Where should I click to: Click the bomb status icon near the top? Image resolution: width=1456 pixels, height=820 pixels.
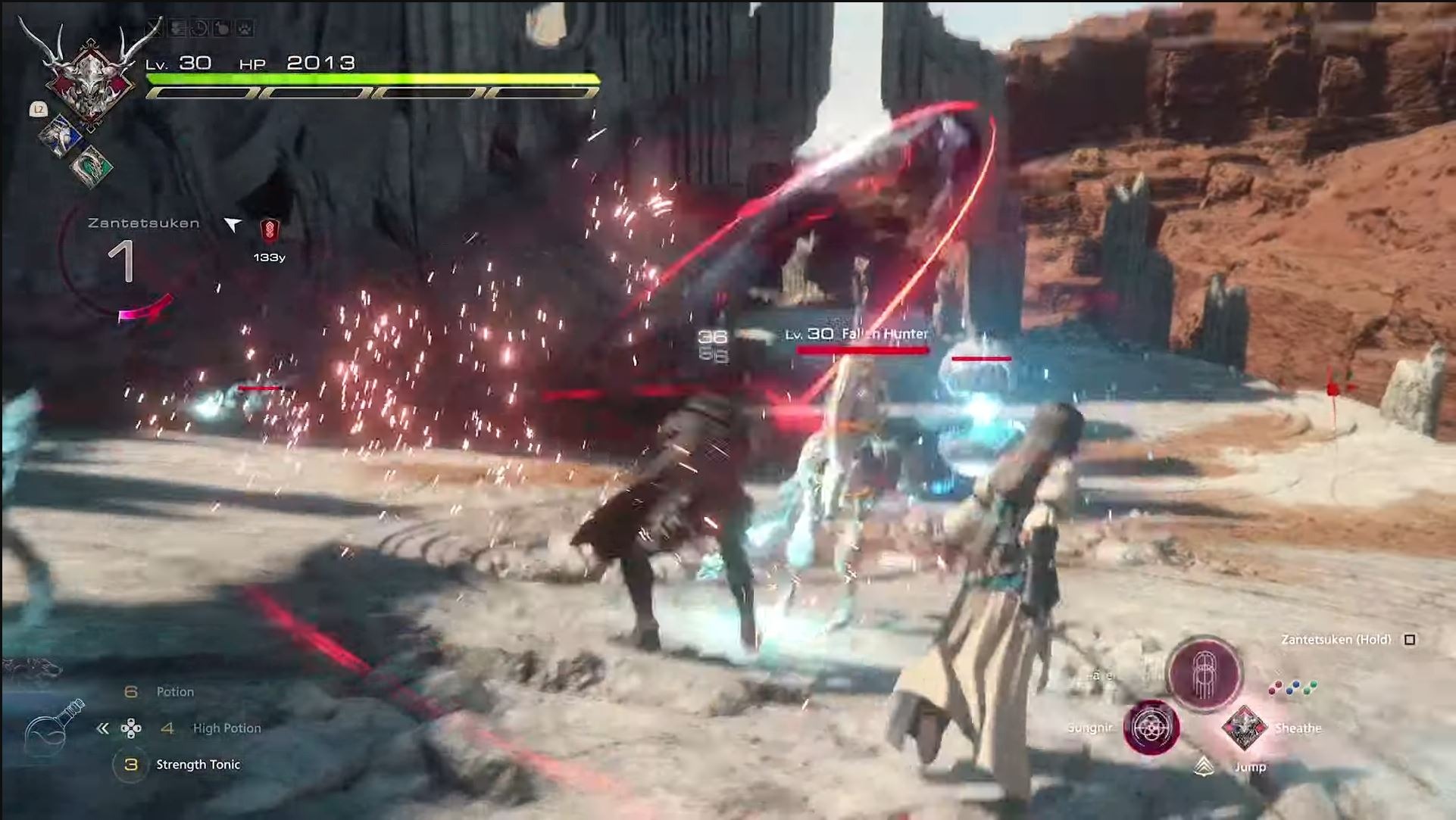coord(221,27)
